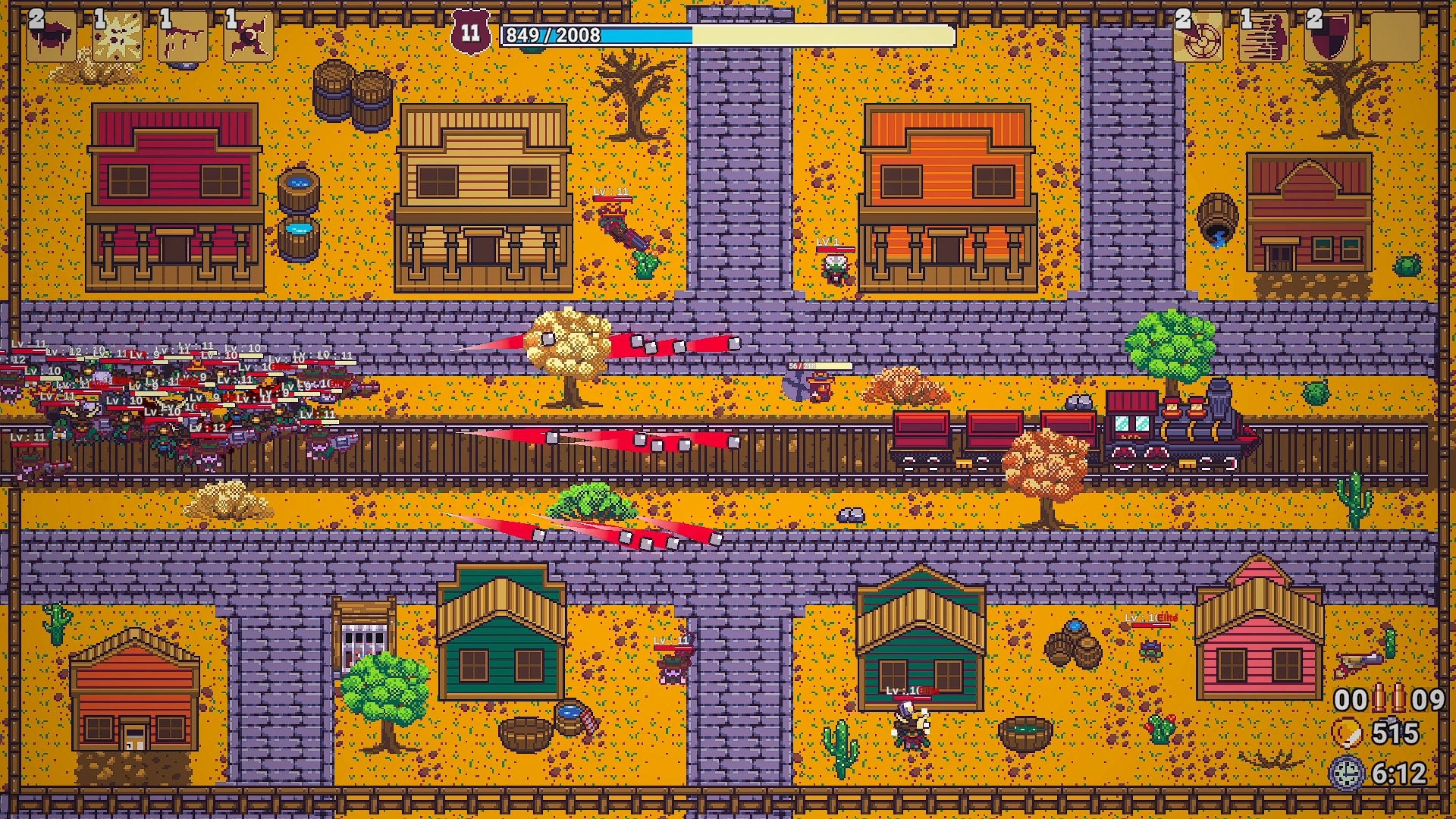Image resolution: width=1456 pixels, height=819 pixels.
Task: Click the blue XP progress bar showing 849/2008
Action: click(x=720, y=34)
